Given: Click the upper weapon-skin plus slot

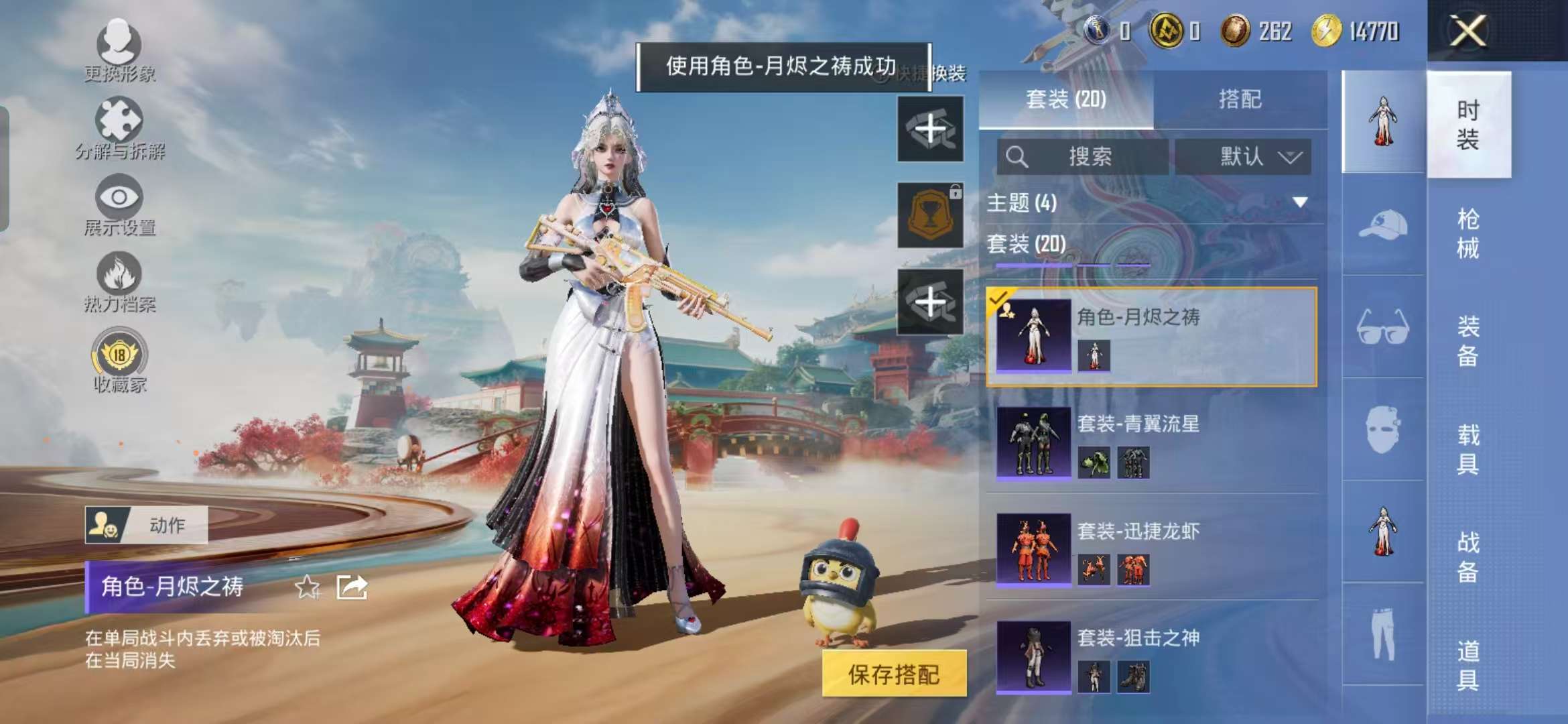Looking at the screenshot, I should [931, 130].
